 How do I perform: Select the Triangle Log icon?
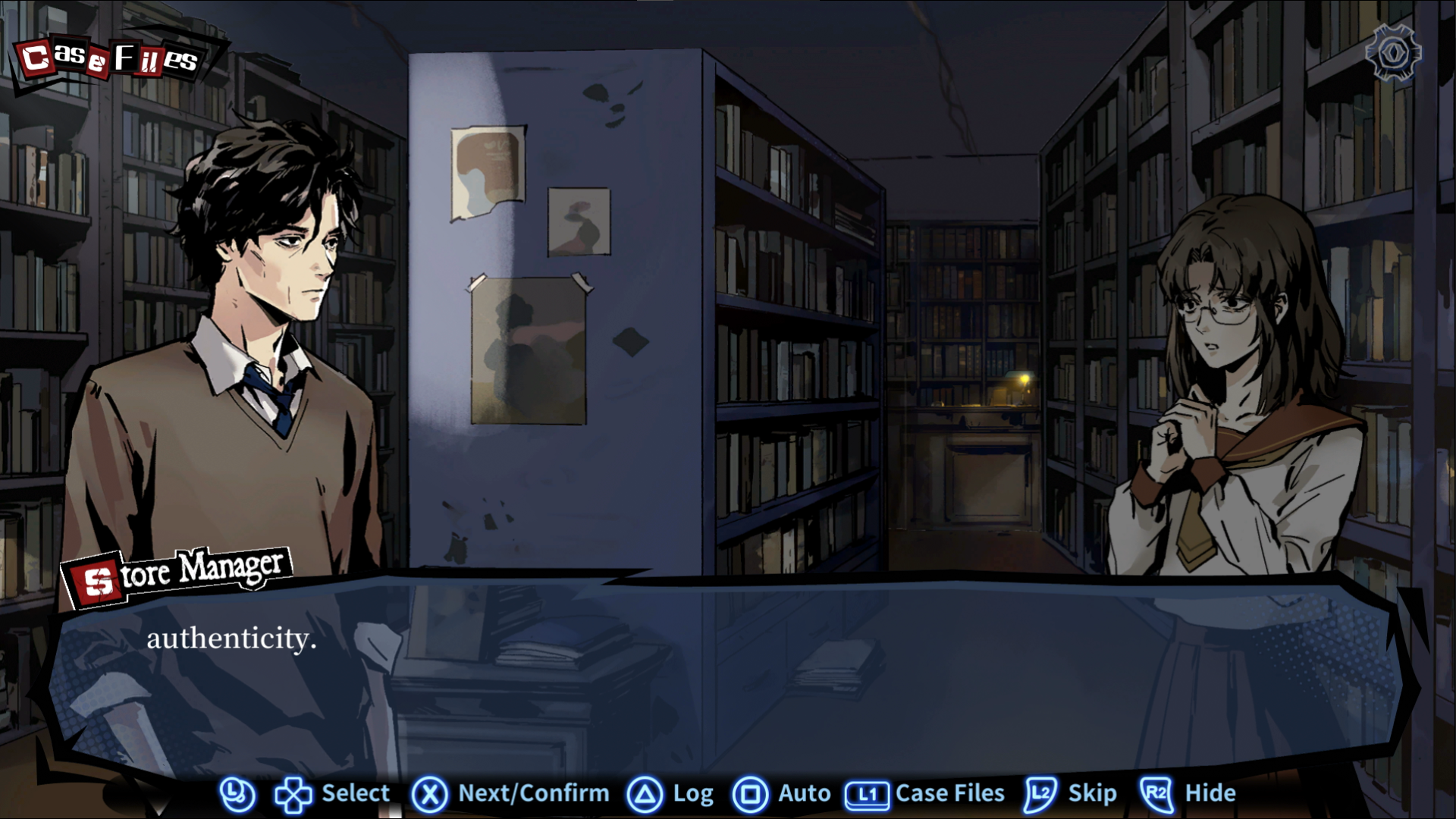[x=645, y=793]
